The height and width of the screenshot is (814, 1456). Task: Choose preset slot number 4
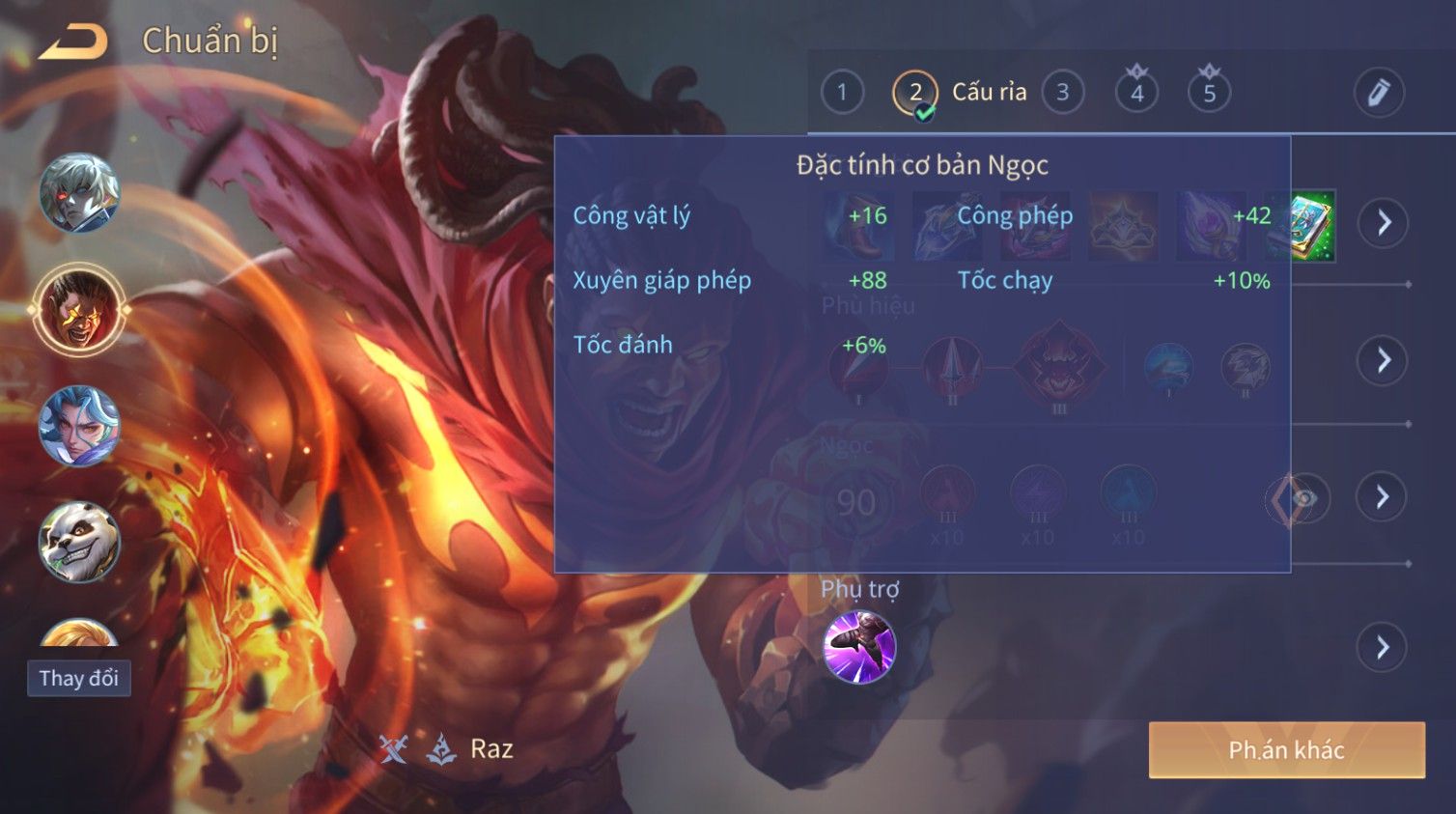pos(1136,93)
